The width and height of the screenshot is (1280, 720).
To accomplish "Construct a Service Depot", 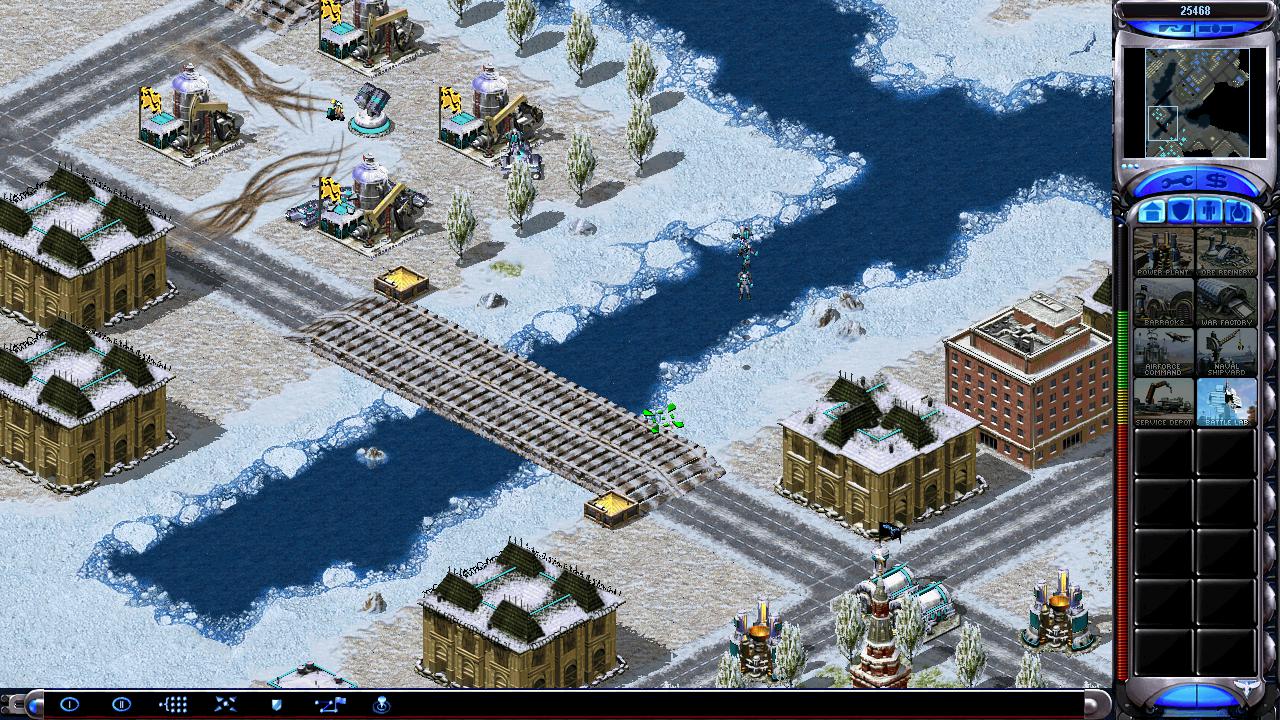I will click(x=1163, y=401).
